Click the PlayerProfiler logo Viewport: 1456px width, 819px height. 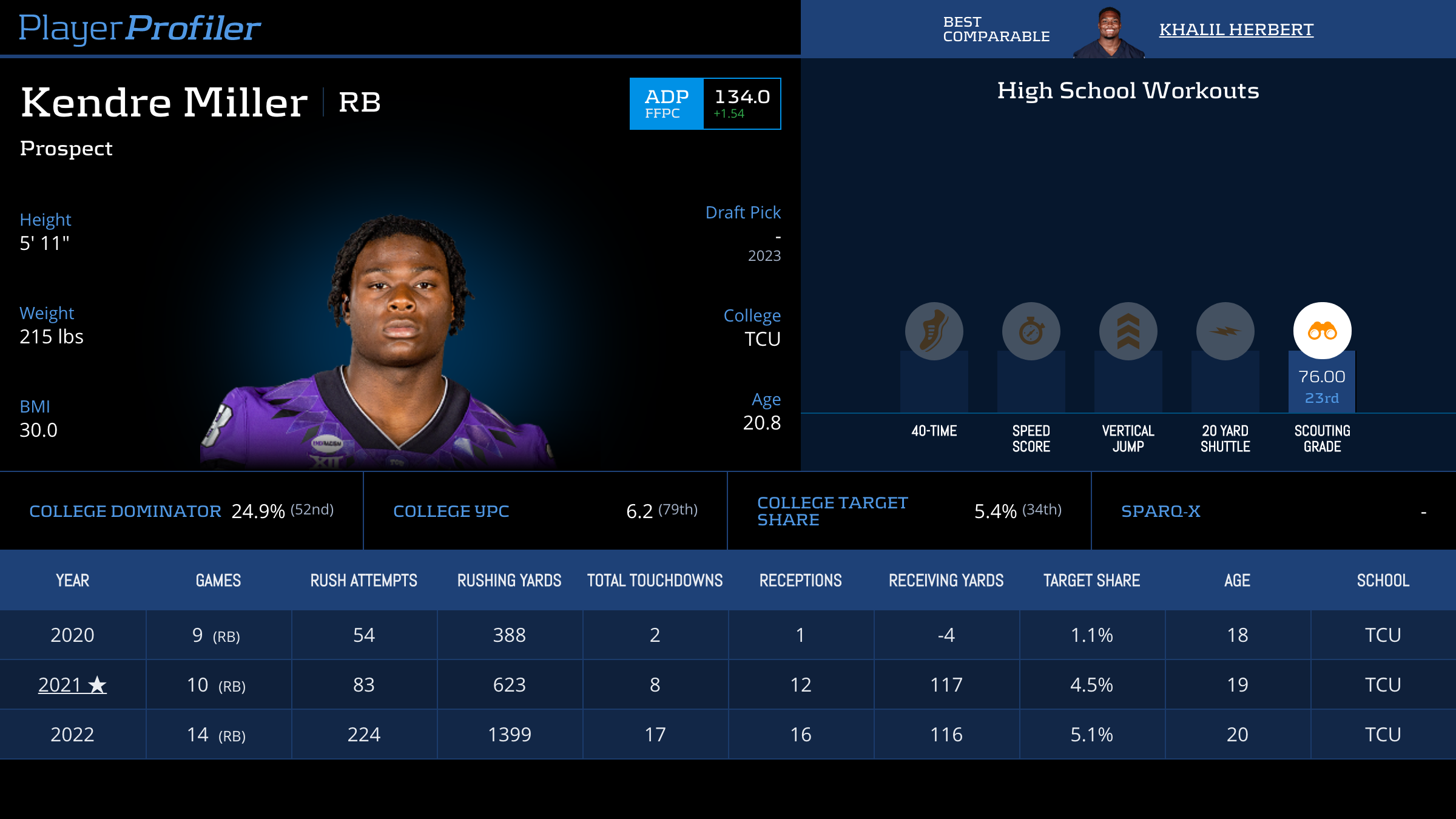click(x=140, y=29)
